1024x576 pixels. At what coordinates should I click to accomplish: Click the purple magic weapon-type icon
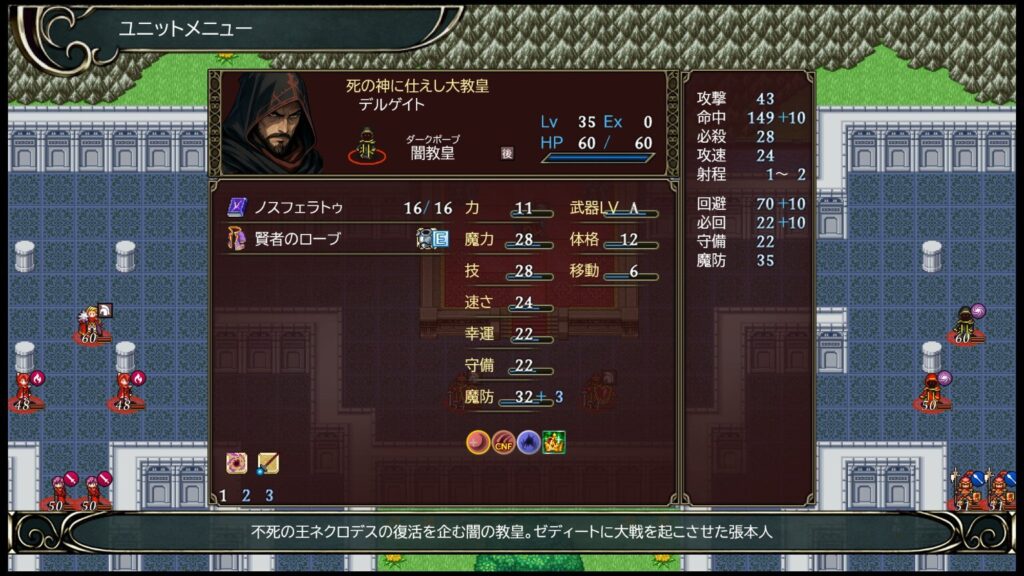[x=238, y=463]
